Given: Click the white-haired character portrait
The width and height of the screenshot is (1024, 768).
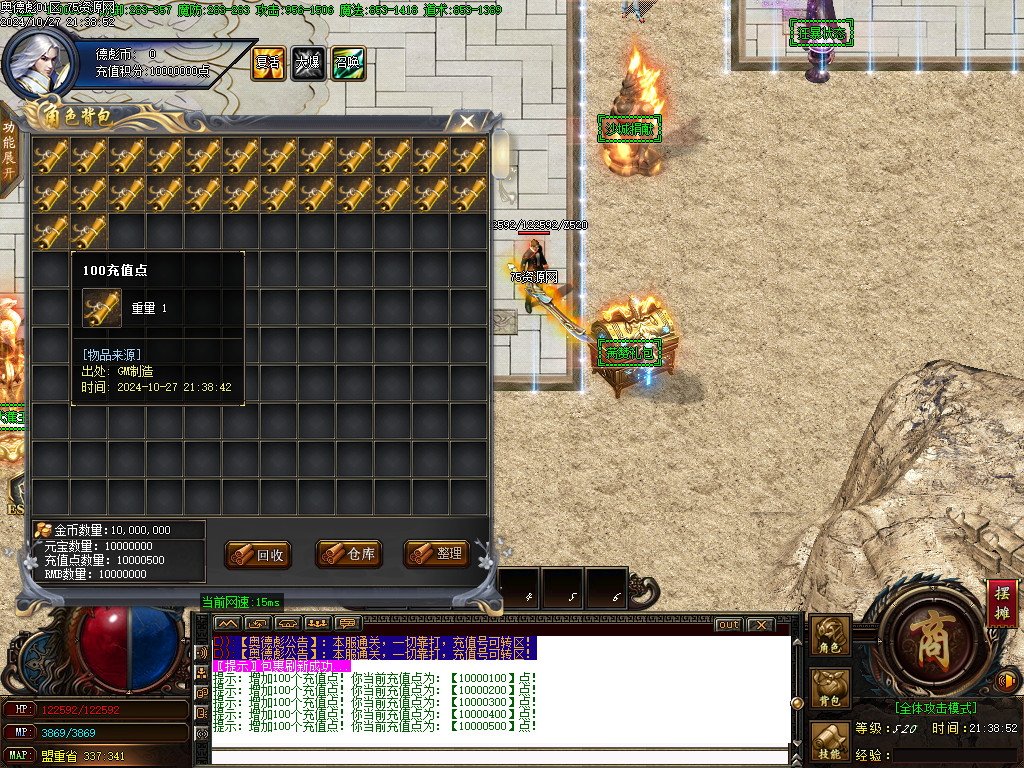Looking at the screenshot, I should pyautogui.click(x=40, y=62).
